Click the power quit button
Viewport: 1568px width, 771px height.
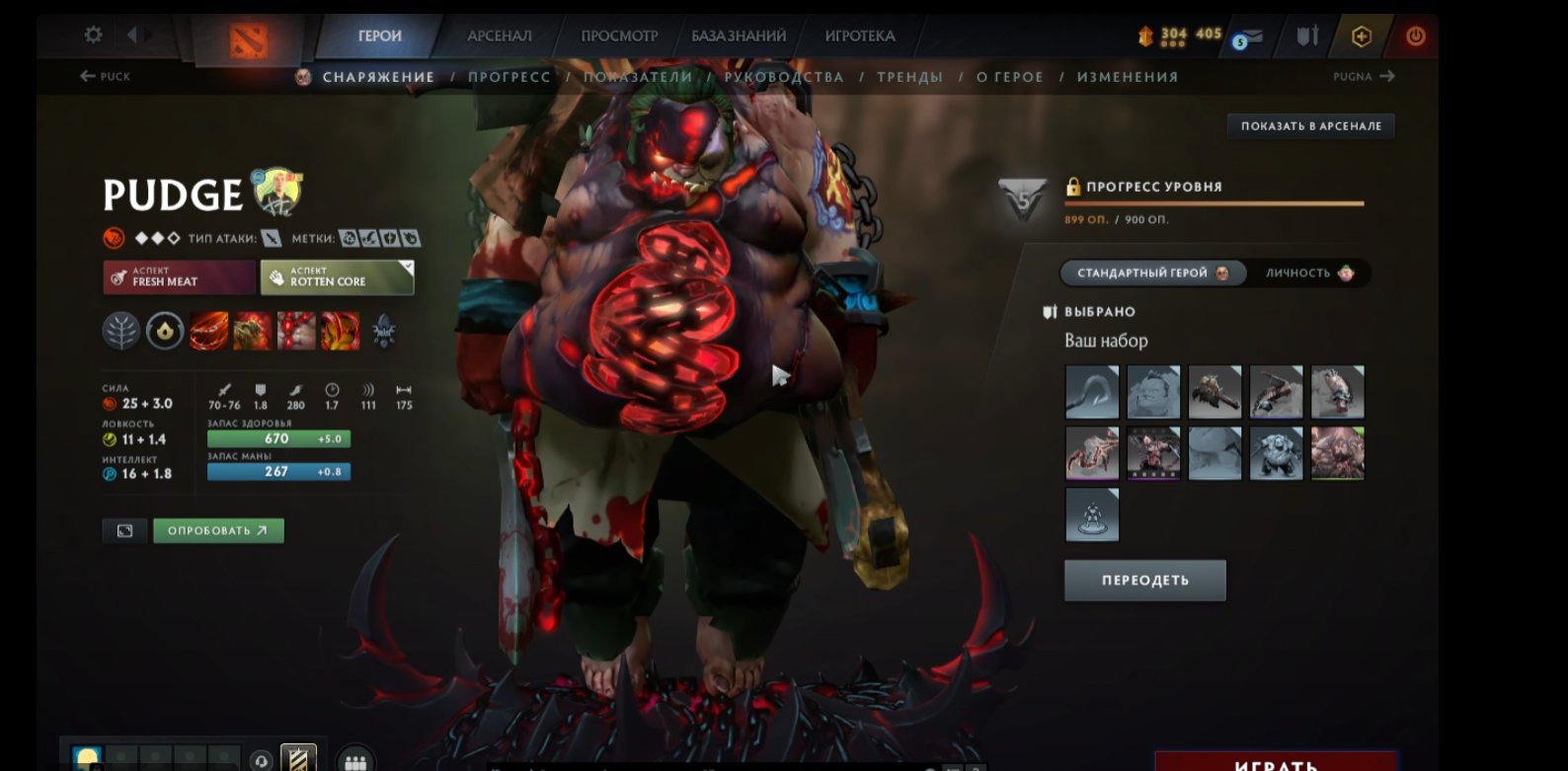pyautogui.click(x=1416, y=37)
